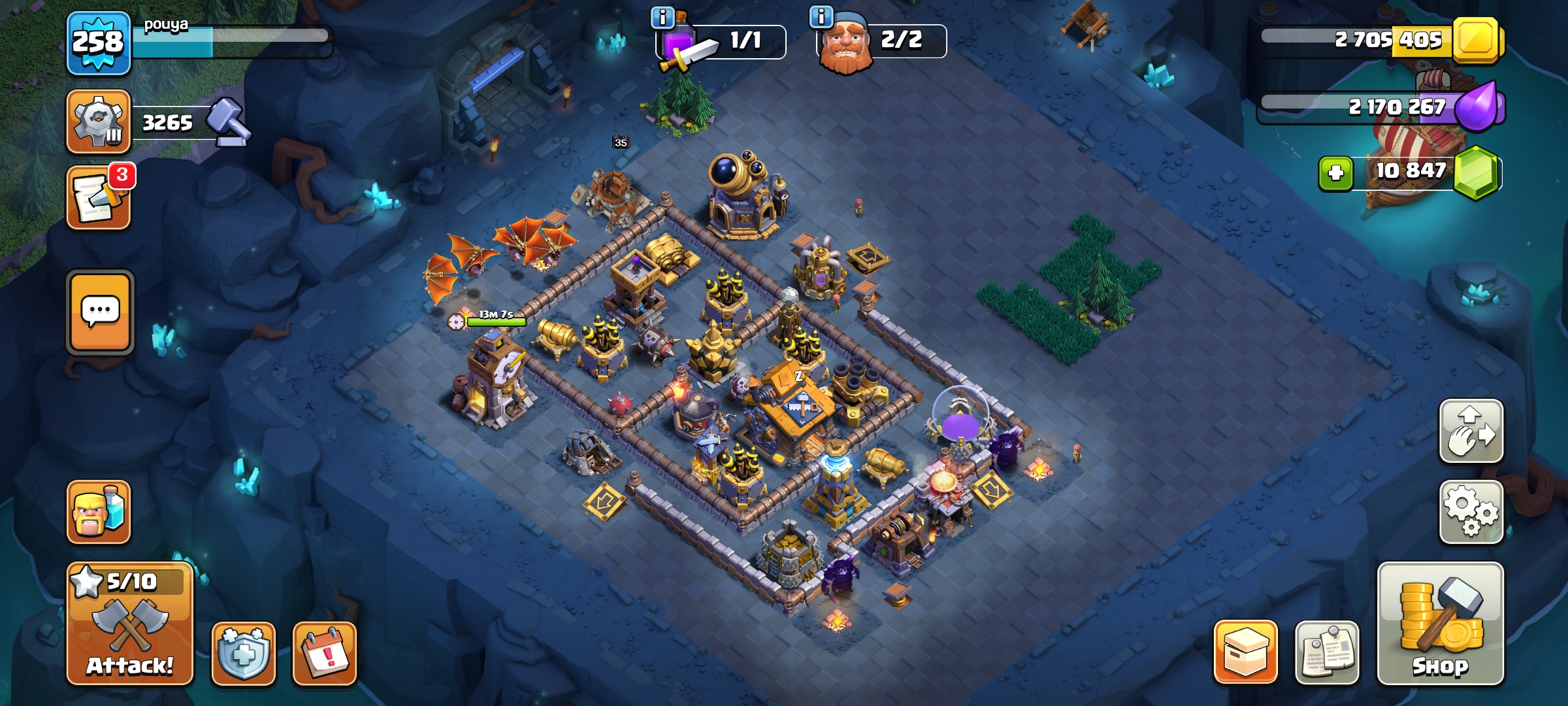The image size is (1568, 706).
Task: Tap the level 258 experience badge
Action: point(98,43)
